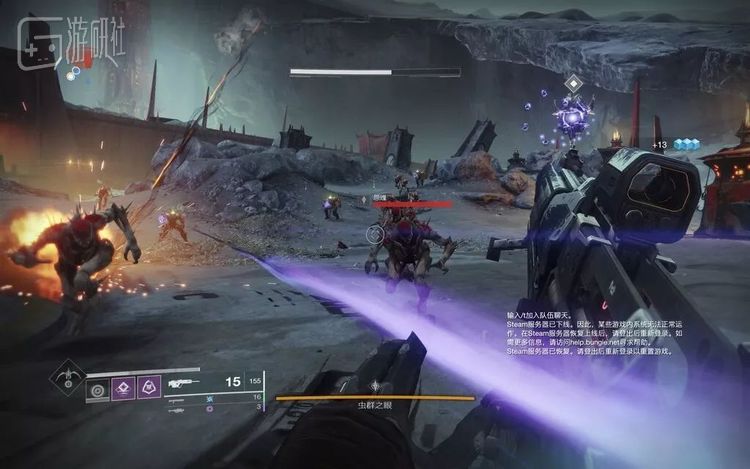
Task: Select the equipped primary weapon icon
Action: [183, 383]
